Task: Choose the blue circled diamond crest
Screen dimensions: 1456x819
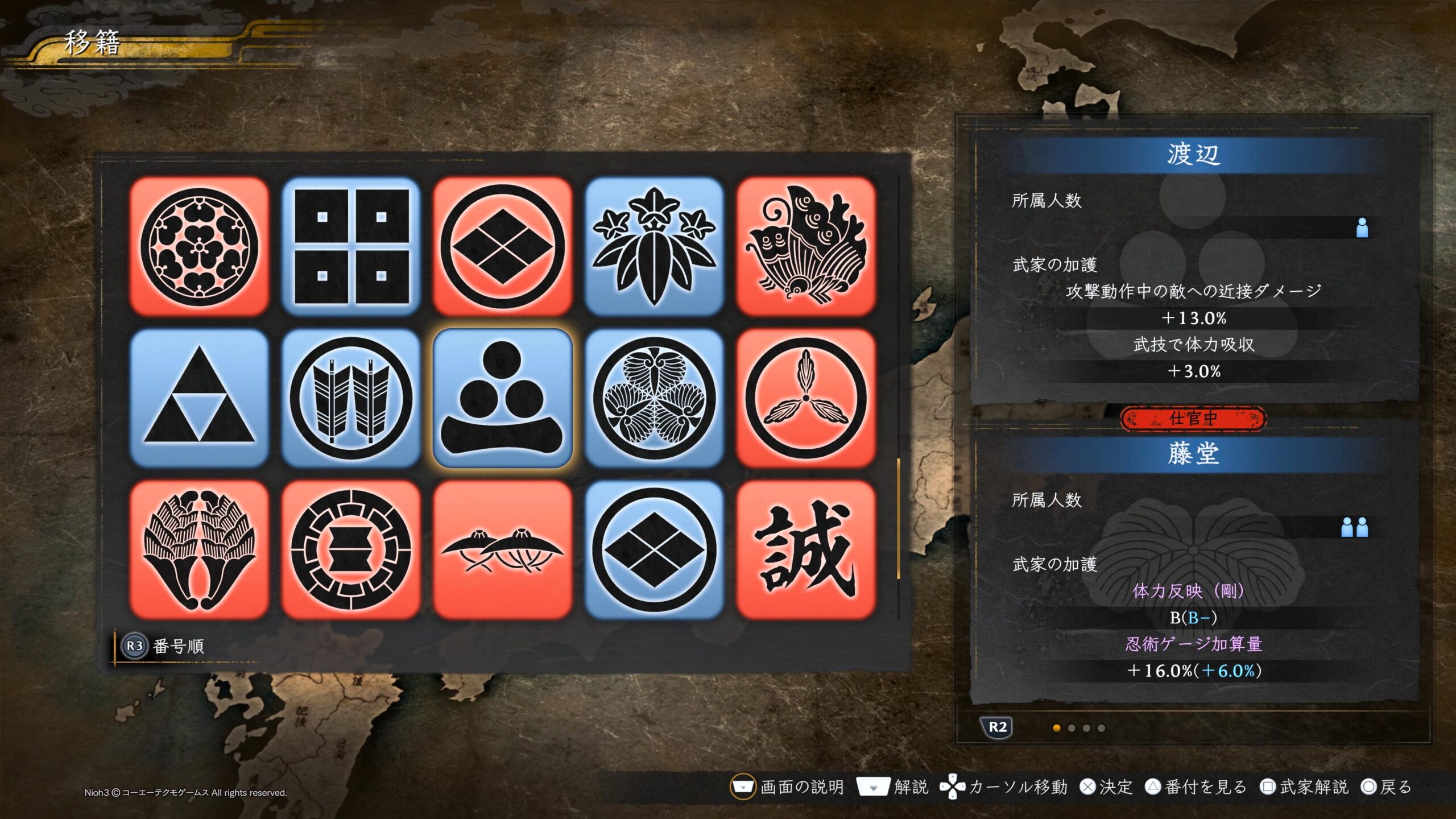Action: pyautogui.click(x=654, y=550)
